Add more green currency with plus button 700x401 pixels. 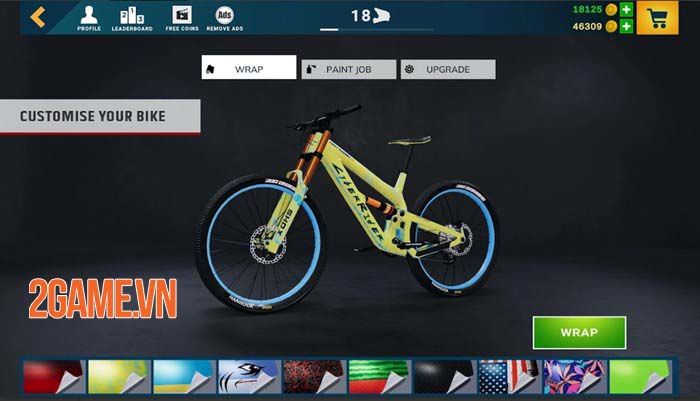tap(626, 9)
